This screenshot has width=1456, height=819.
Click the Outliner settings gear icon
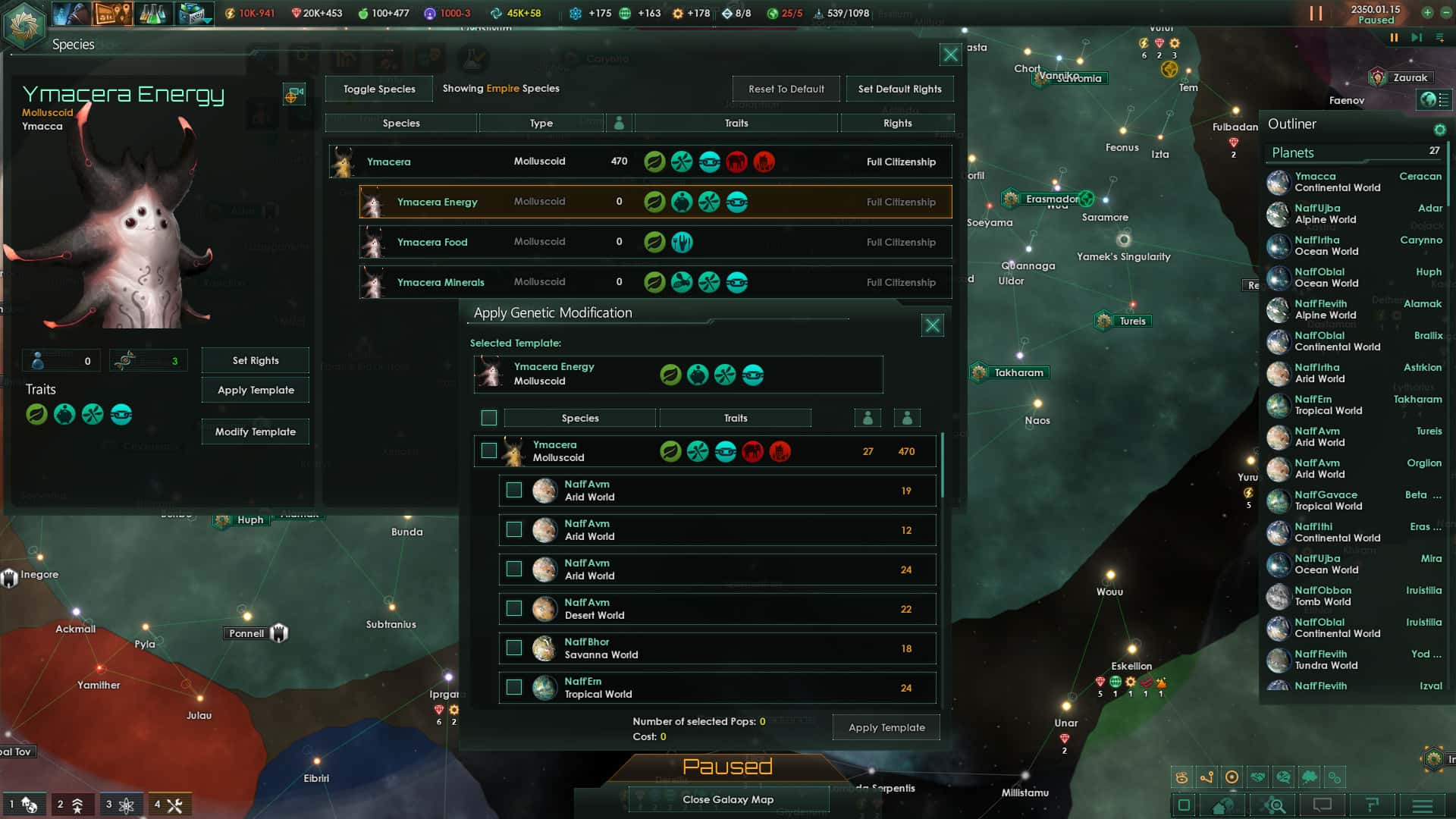1439,129
